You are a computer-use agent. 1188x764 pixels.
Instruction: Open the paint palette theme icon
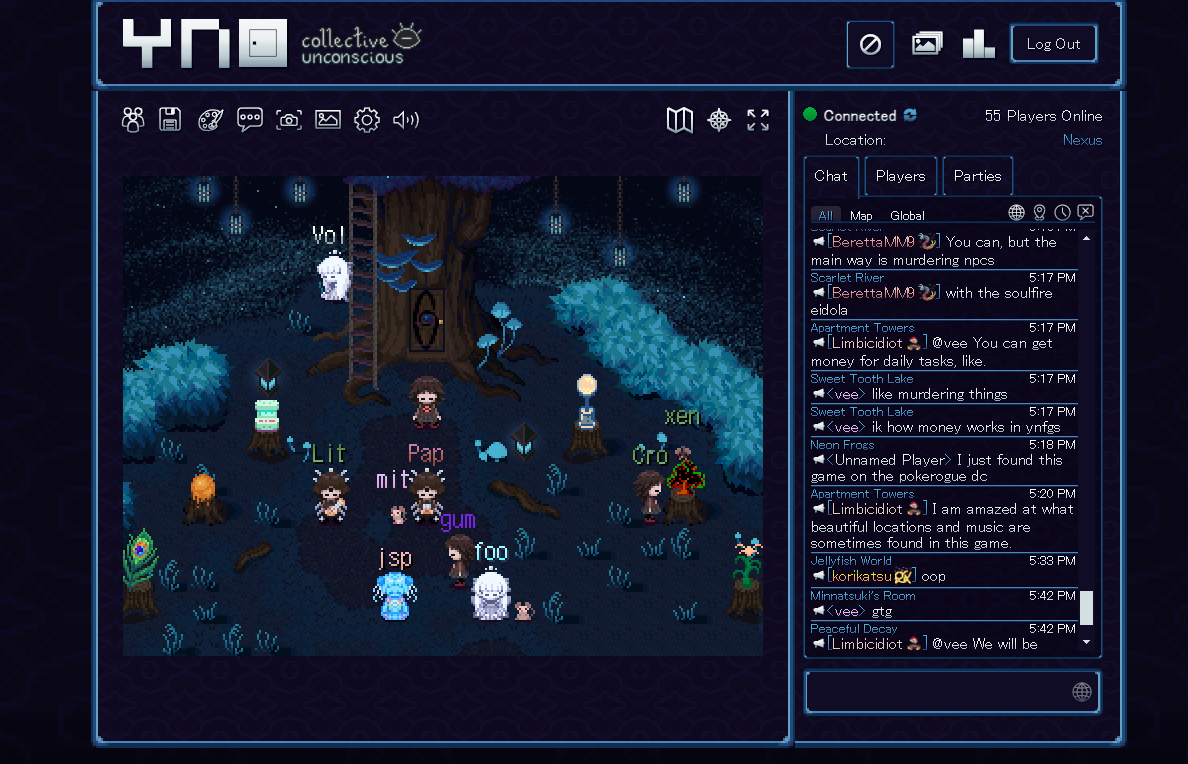point(210,120)
